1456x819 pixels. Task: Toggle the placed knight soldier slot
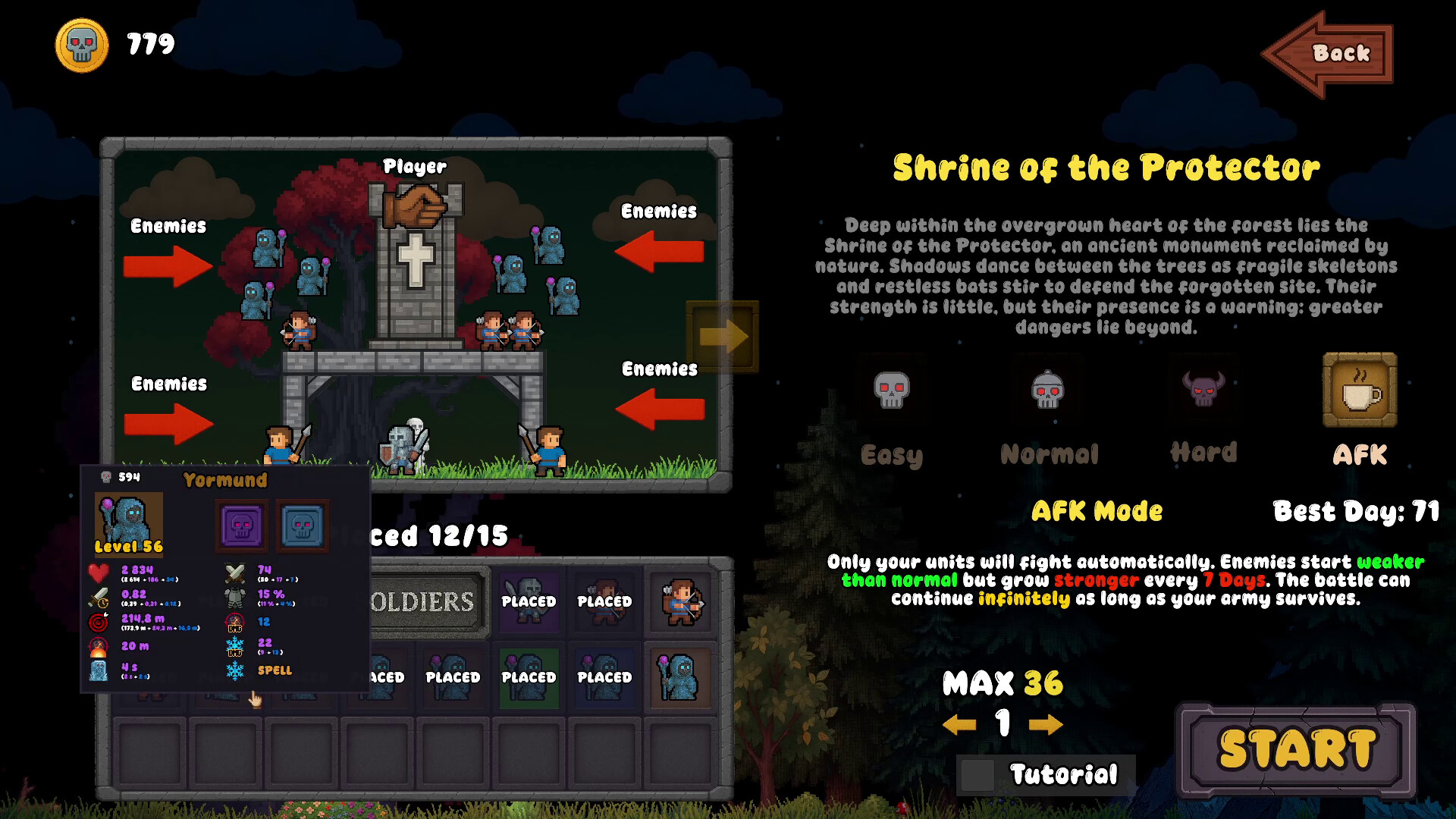point(529,600)
